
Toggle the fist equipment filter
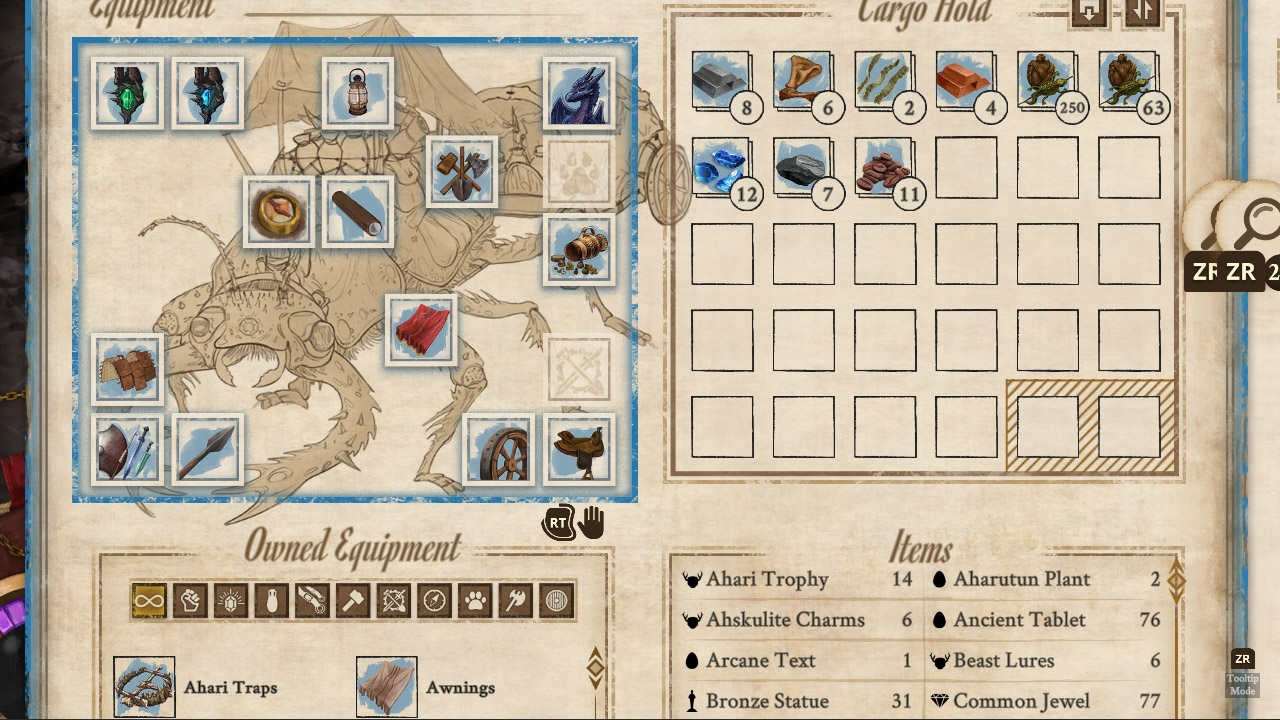coord(190,600)
